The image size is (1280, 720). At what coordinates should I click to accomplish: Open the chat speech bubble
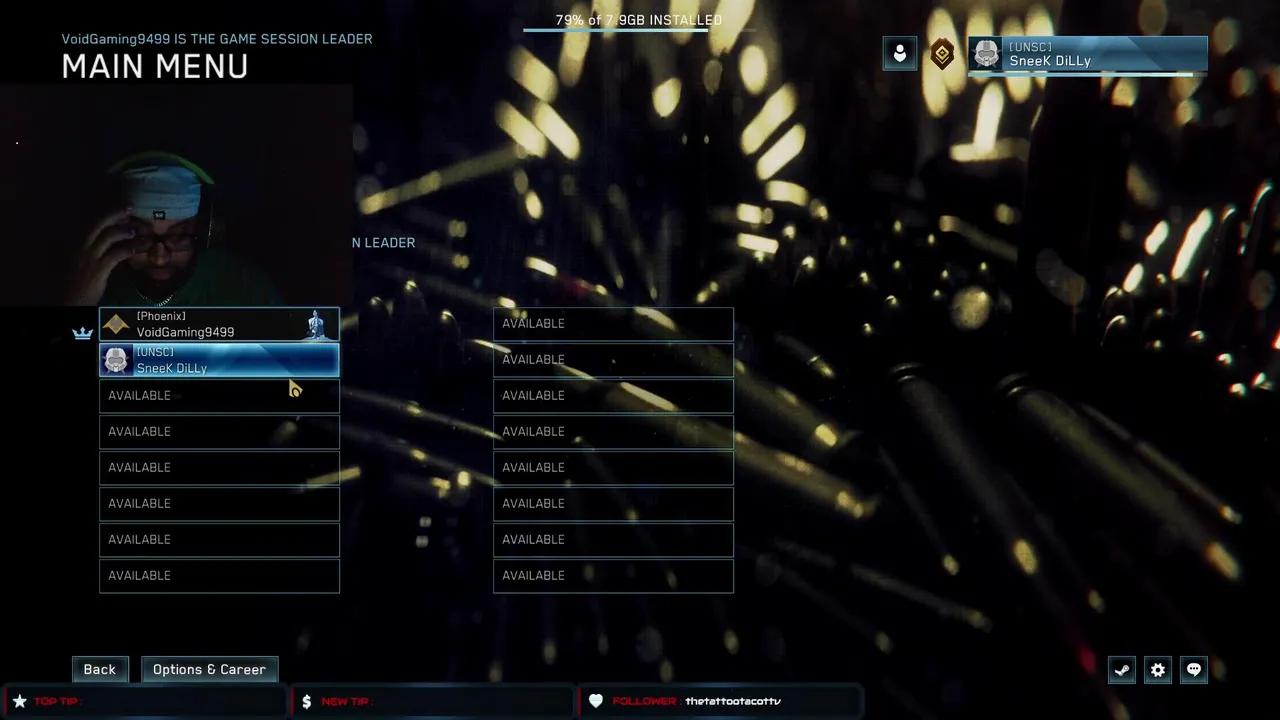[1194, 670]
